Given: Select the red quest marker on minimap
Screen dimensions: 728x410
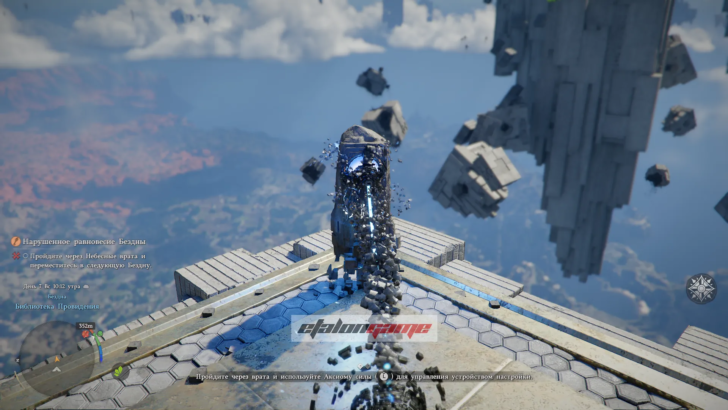Looking at the screenshot, I should tap(87, 332).
